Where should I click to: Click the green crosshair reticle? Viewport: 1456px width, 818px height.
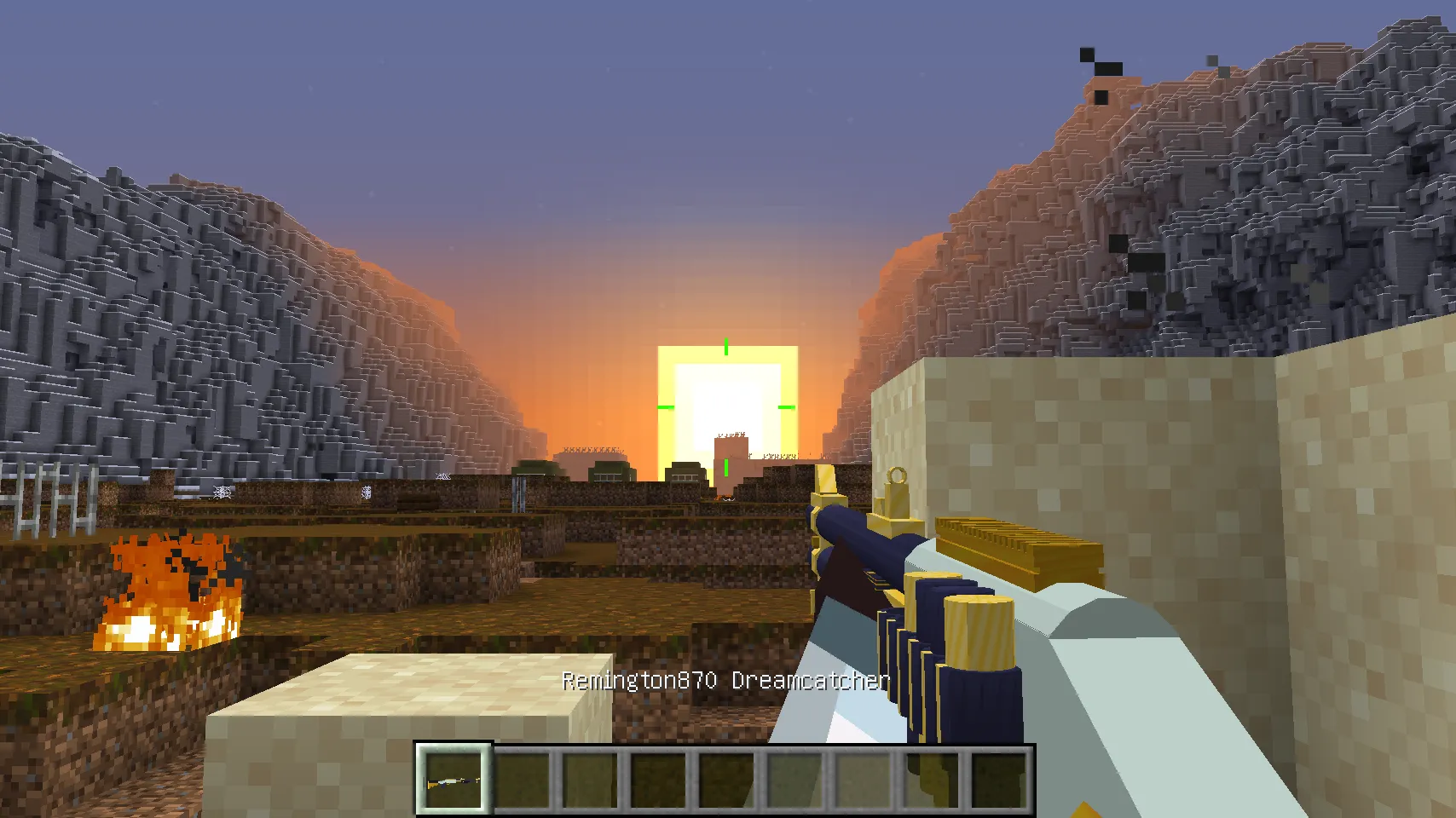725,409
